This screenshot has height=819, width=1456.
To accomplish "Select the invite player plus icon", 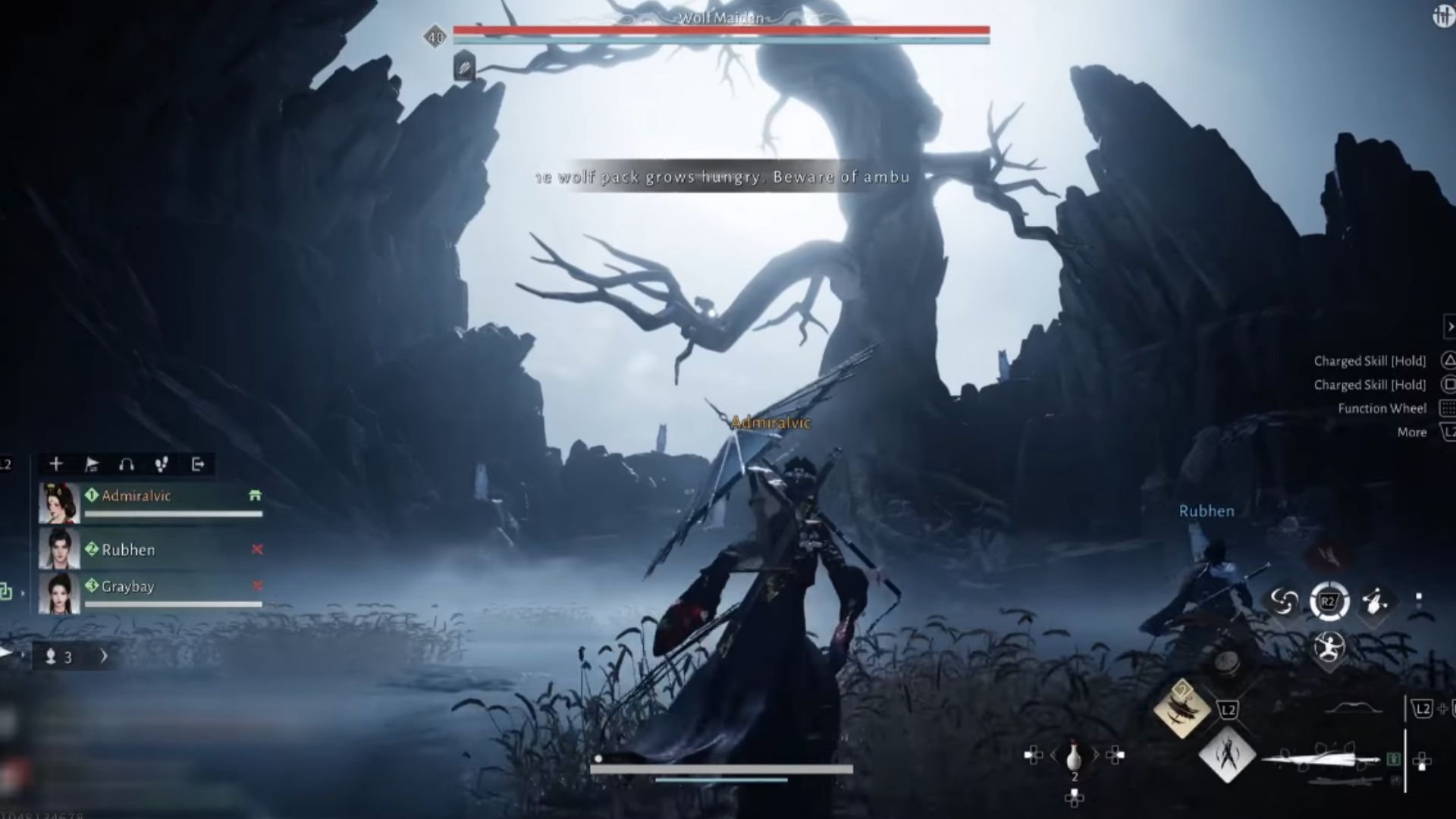I will (x=55, y=464).
